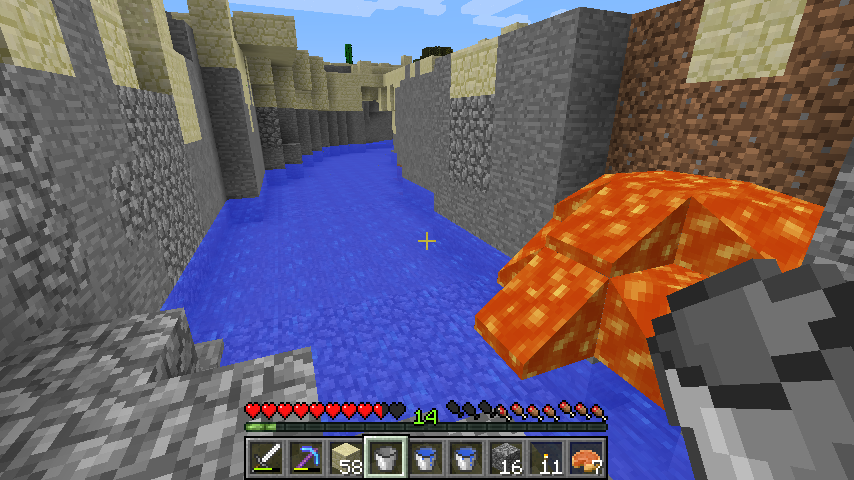
Task: Switch to the cobblestone stack of 16
Action: pos(505,457)
